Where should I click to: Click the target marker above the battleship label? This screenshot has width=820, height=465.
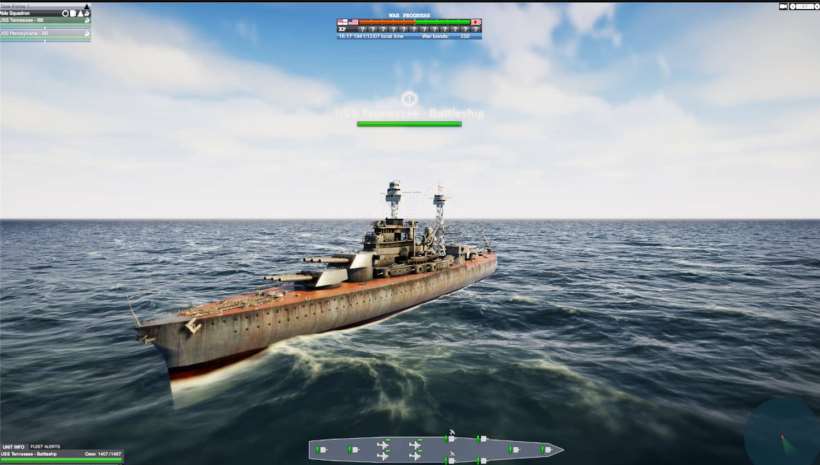[408, 98]
